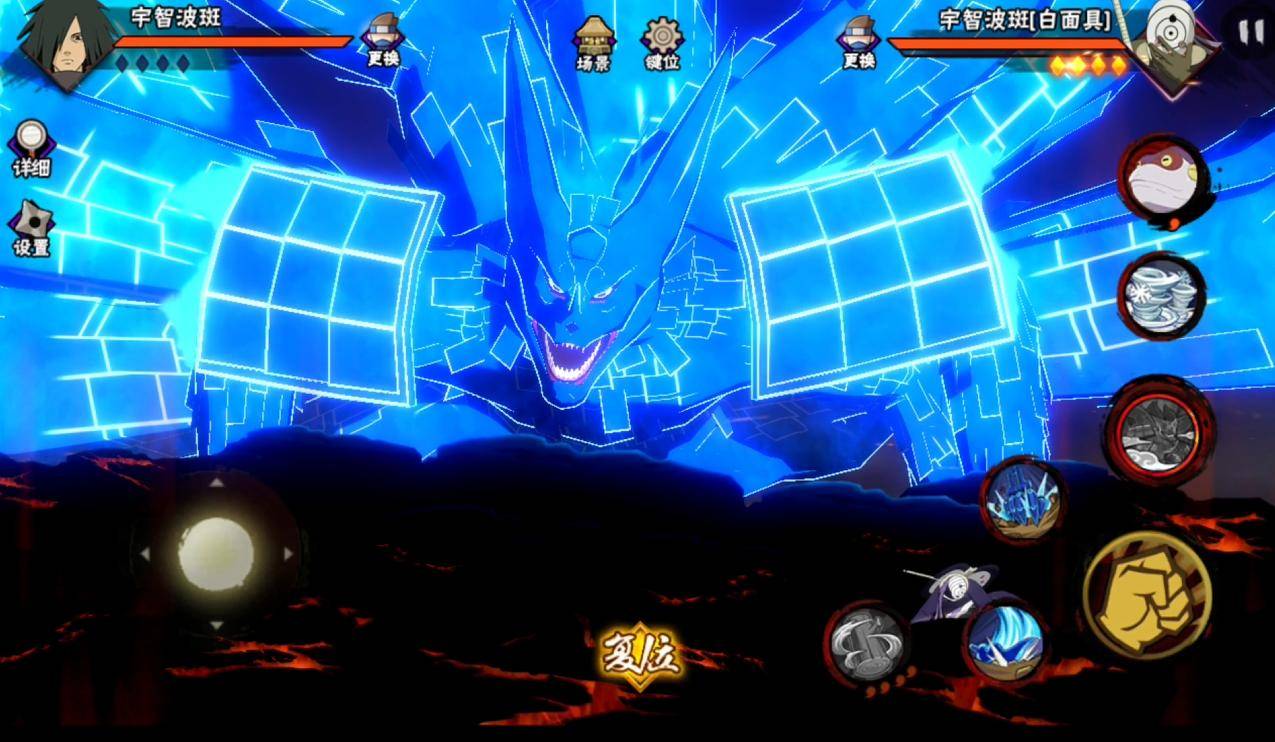Open the 场景 scene selector
The width and height of the screenshot is (1275, 742).
pyautogui.click(x=593, y=43)
